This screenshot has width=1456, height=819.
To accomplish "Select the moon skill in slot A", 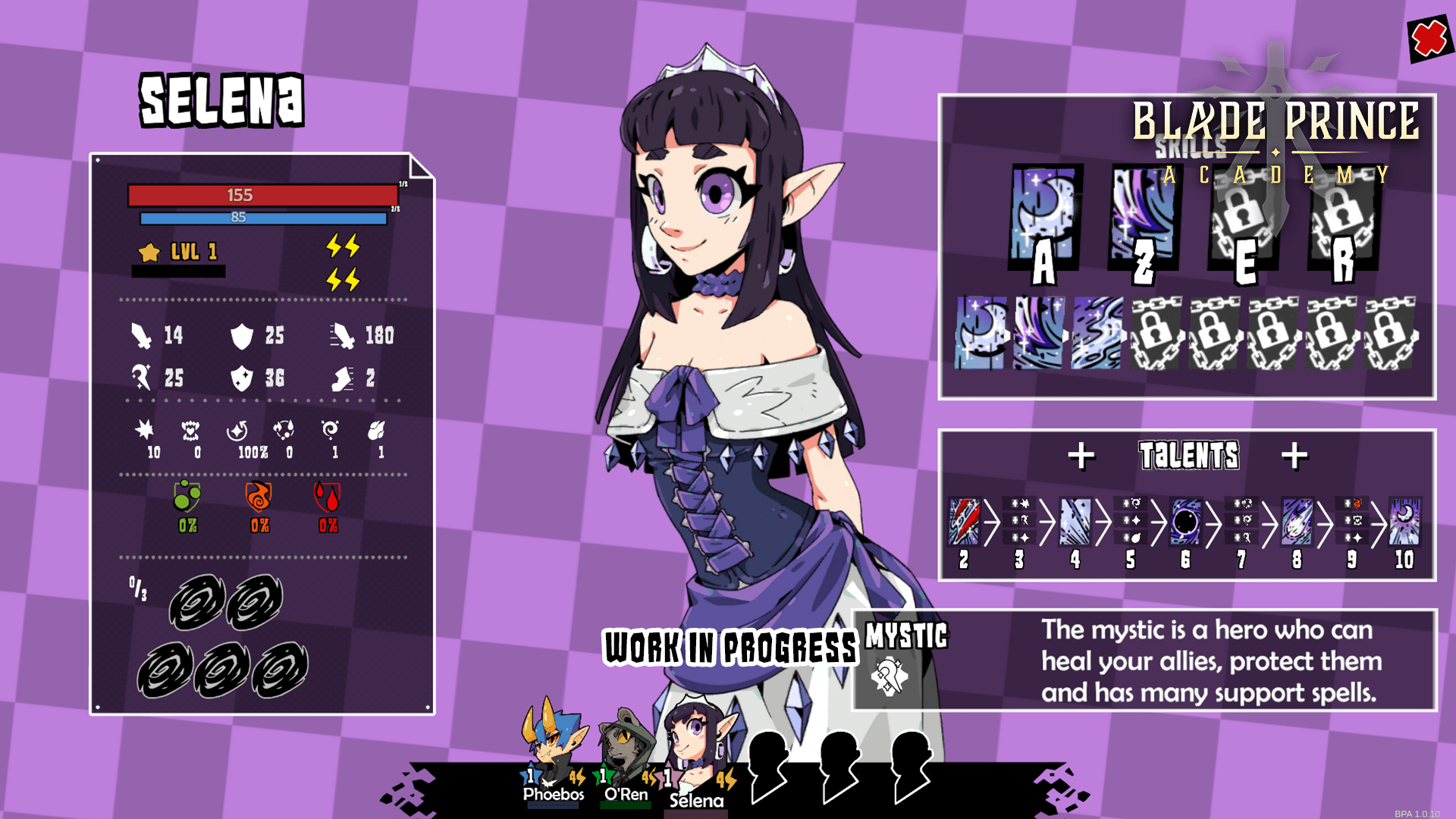I will tap(1044, 212).
